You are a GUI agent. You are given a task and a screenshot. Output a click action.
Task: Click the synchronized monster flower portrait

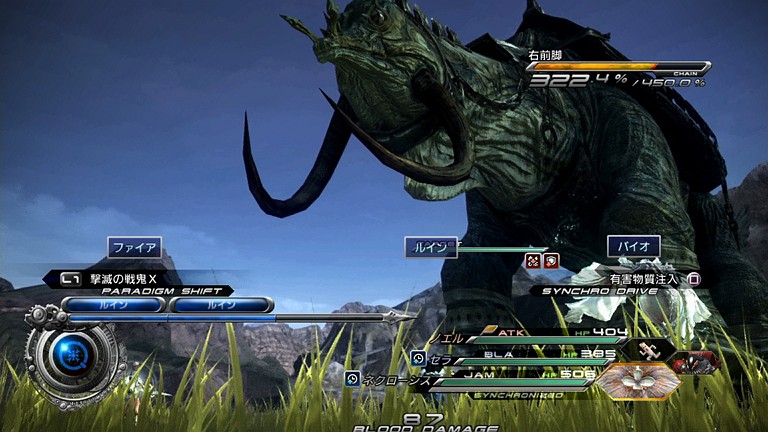click(638, 380)
